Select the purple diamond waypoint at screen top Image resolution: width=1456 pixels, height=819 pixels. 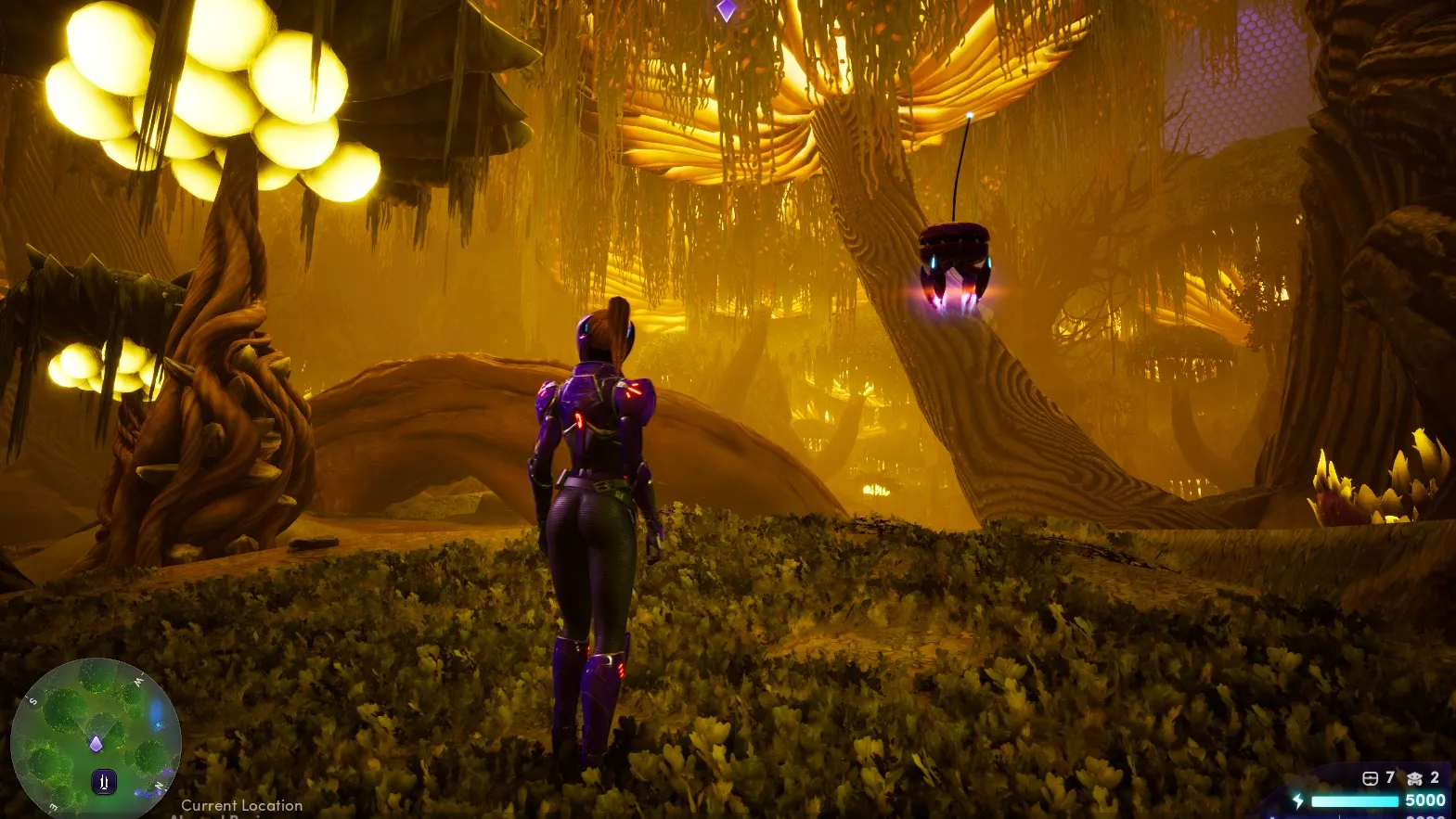[724, 7]
